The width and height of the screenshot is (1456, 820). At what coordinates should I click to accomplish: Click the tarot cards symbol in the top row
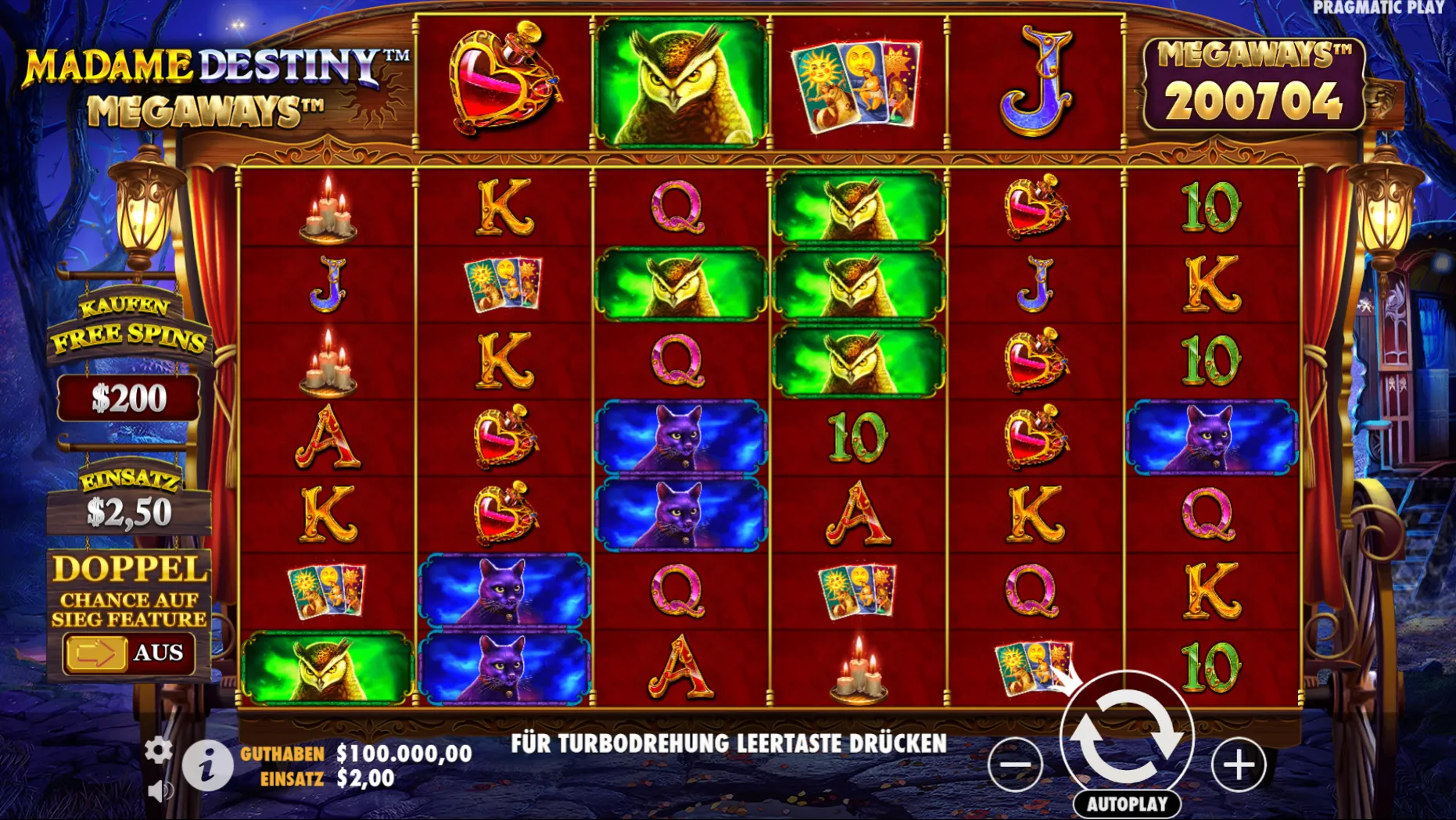coord(856,84)
